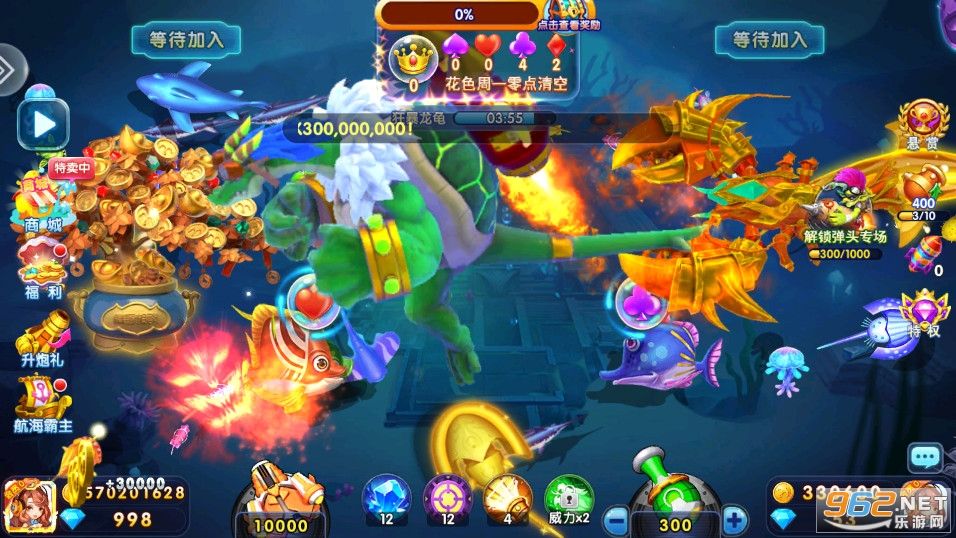
Task: Select the gold wine gourd item
Action: click(922, 190)
